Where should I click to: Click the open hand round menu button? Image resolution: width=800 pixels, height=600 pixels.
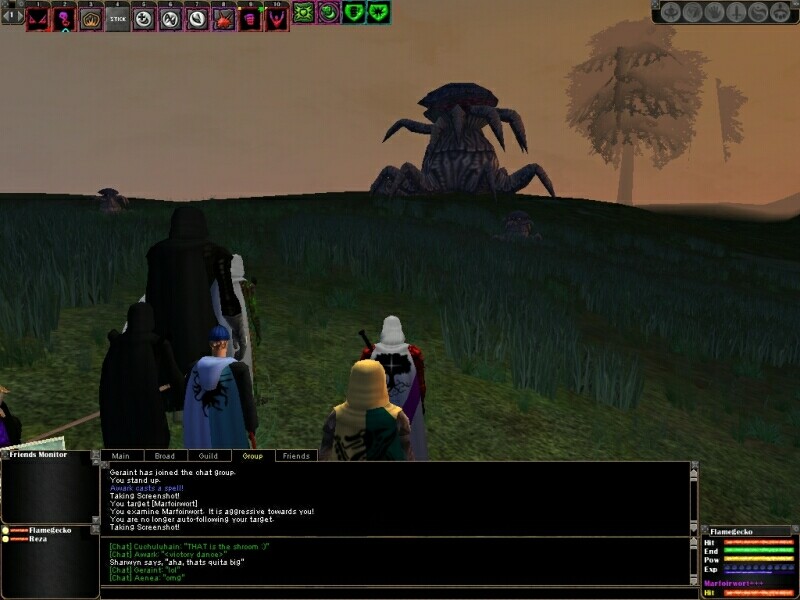[714, 13]
